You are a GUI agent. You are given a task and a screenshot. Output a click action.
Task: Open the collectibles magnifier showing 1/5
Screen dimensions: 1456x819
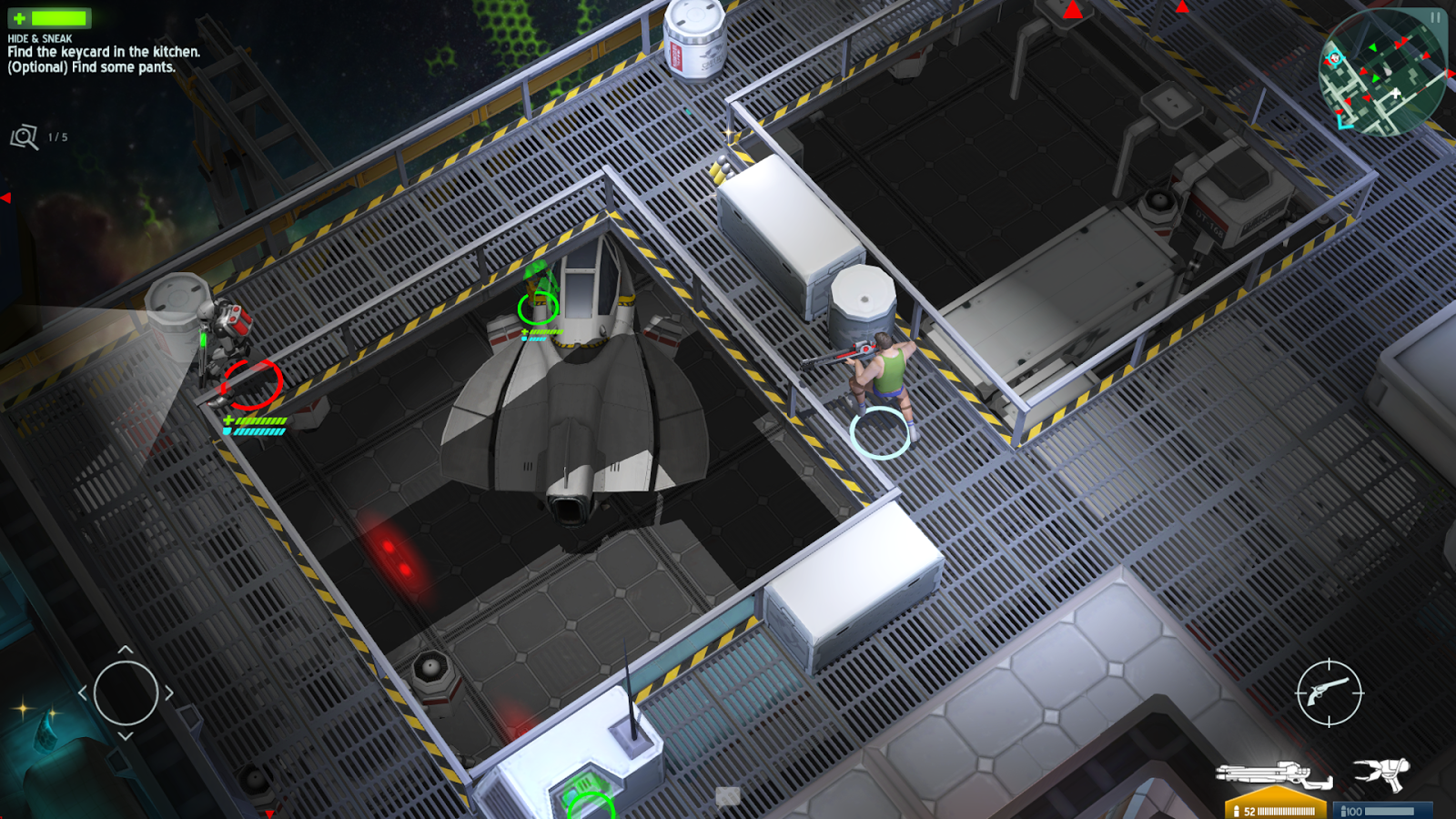[x=25, y=136]
